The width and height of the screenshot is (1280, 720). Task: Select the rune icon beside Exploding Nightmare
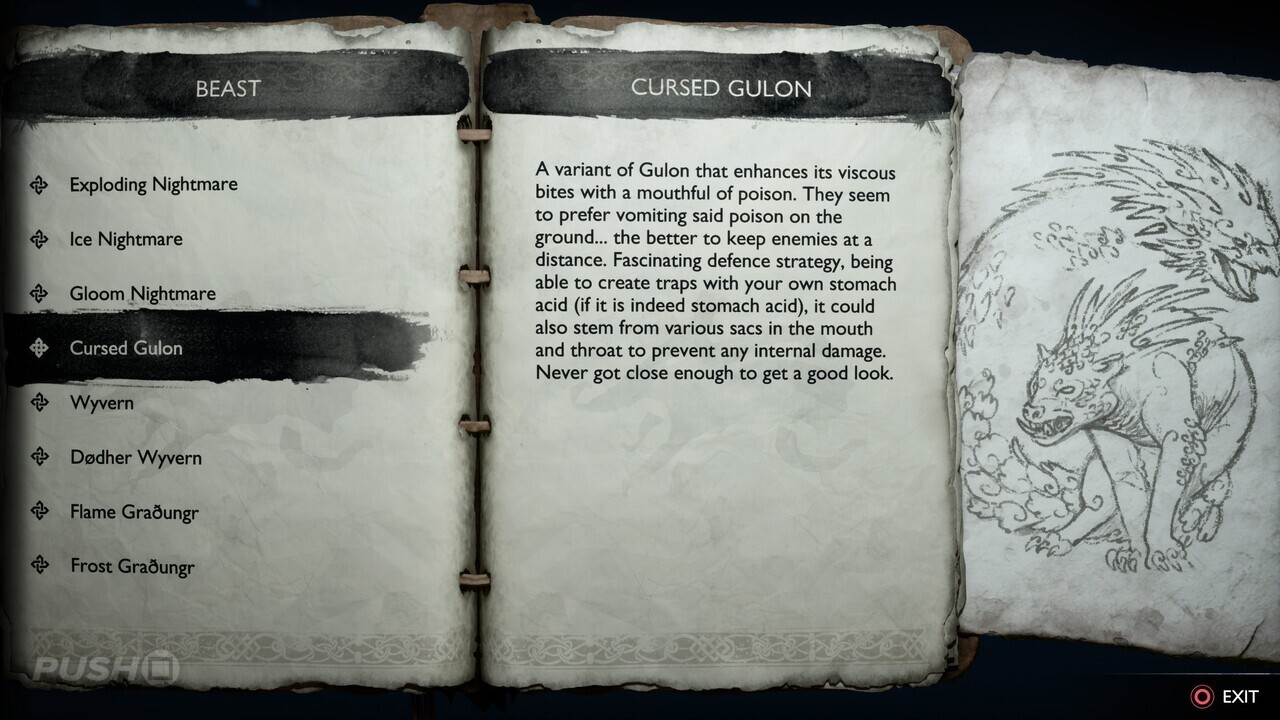(40, 185)
